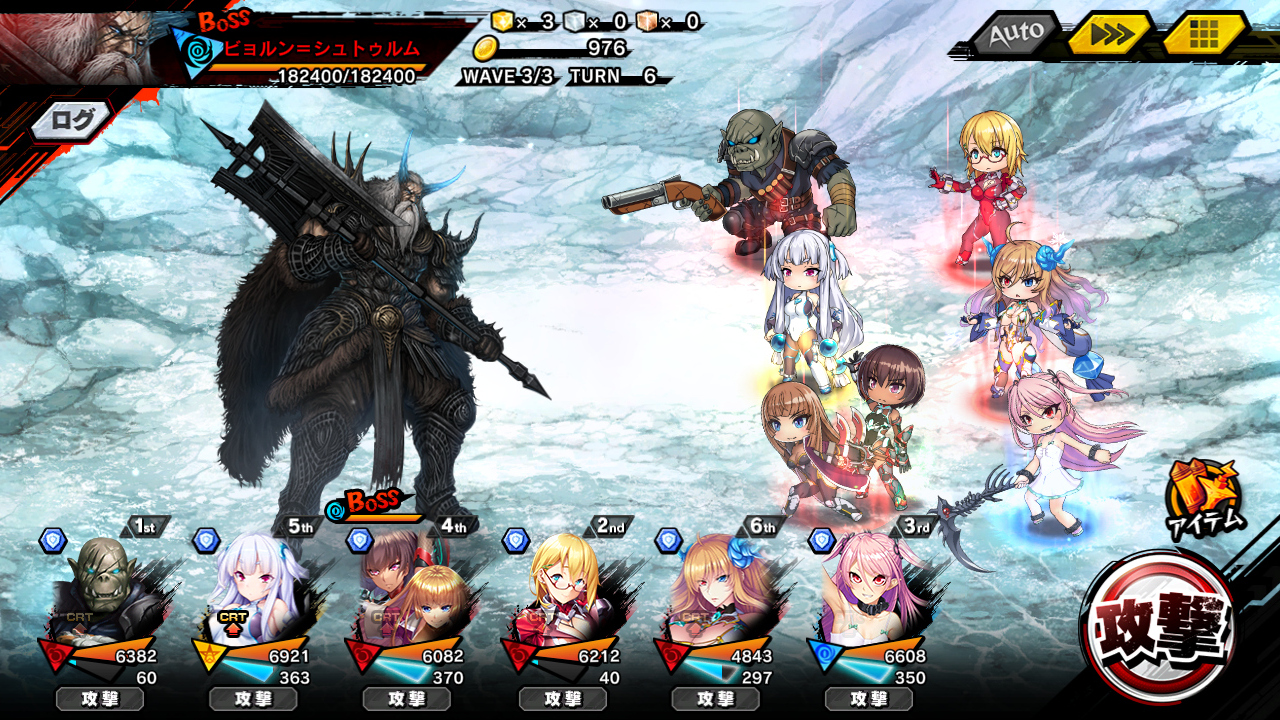
Task: Open the battle log (ログ)
Action: point(72,121)
